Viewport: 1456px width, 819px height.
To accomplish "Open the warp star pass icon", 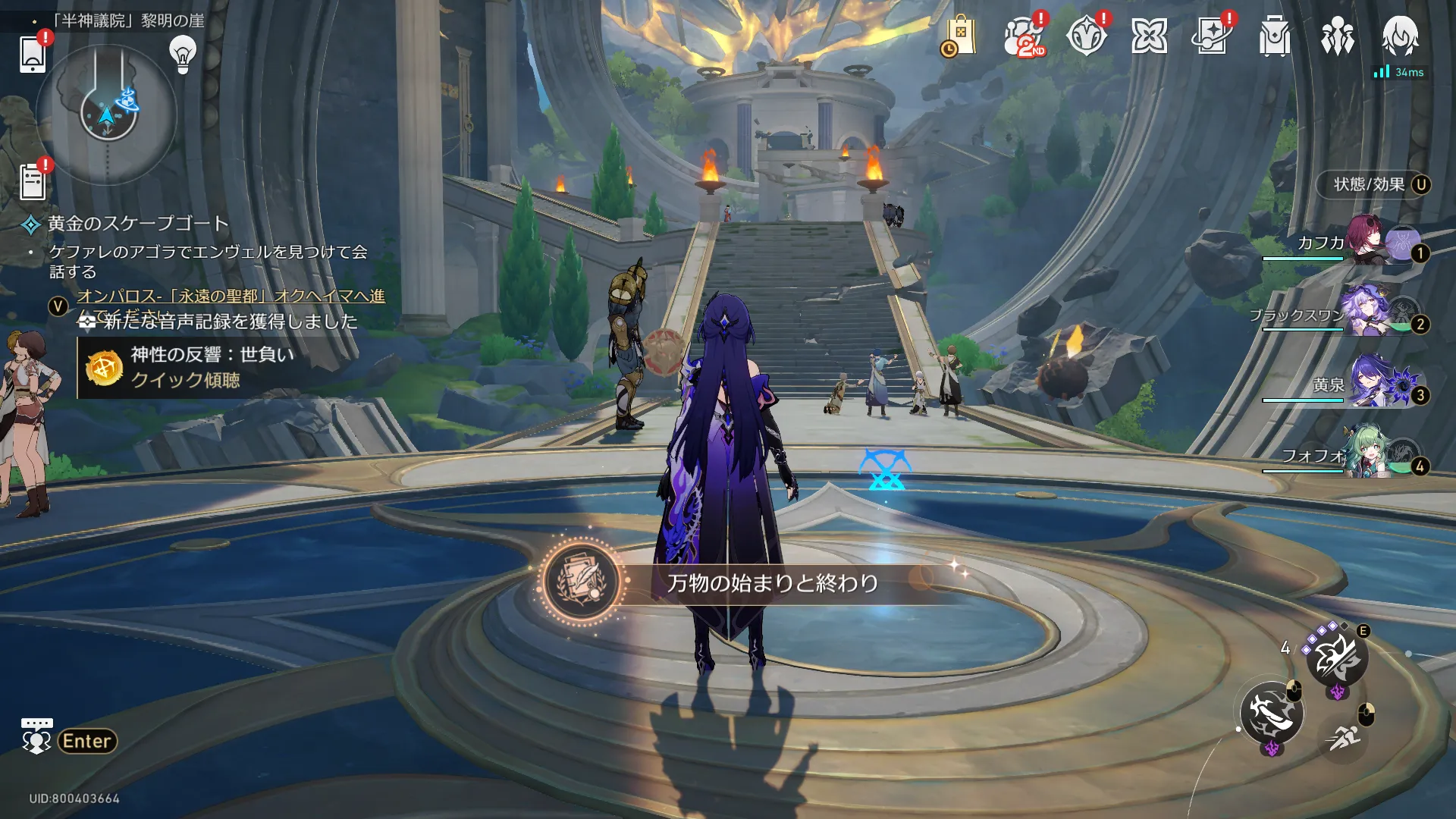I will 1212,36.
